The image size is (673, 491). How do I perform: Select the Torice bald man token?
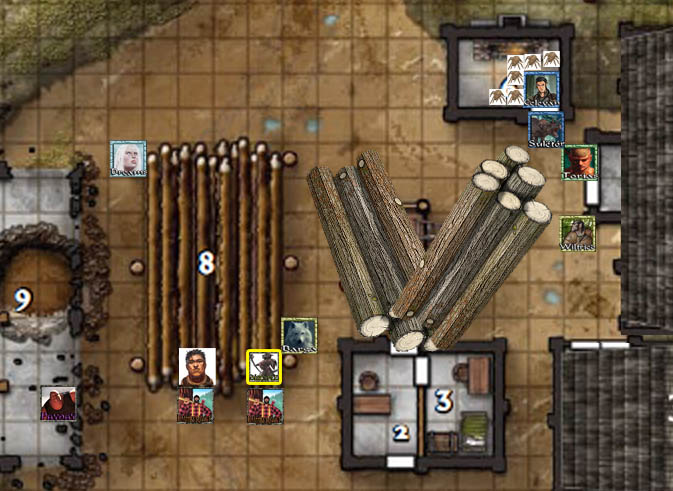click(x=579, y=162)
